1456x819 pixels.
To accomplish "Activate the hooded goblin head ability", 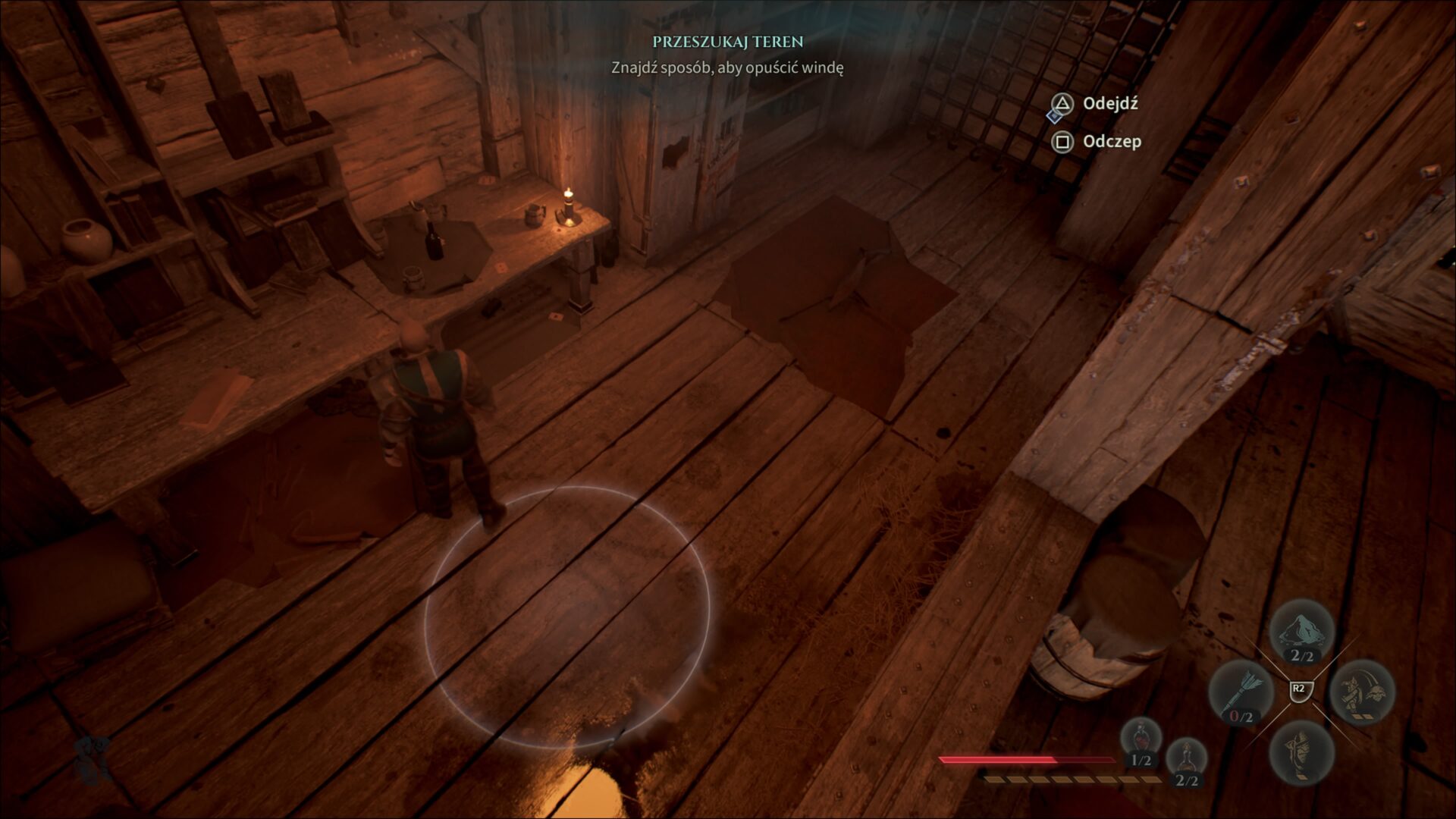I will point(1301,752).
